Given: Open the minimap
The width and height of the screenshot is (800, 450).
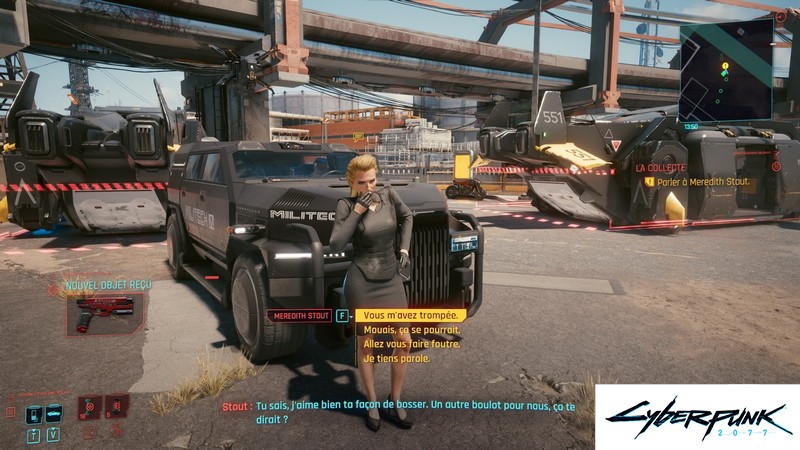Looking at the screenshot, I should pos(725,68).
